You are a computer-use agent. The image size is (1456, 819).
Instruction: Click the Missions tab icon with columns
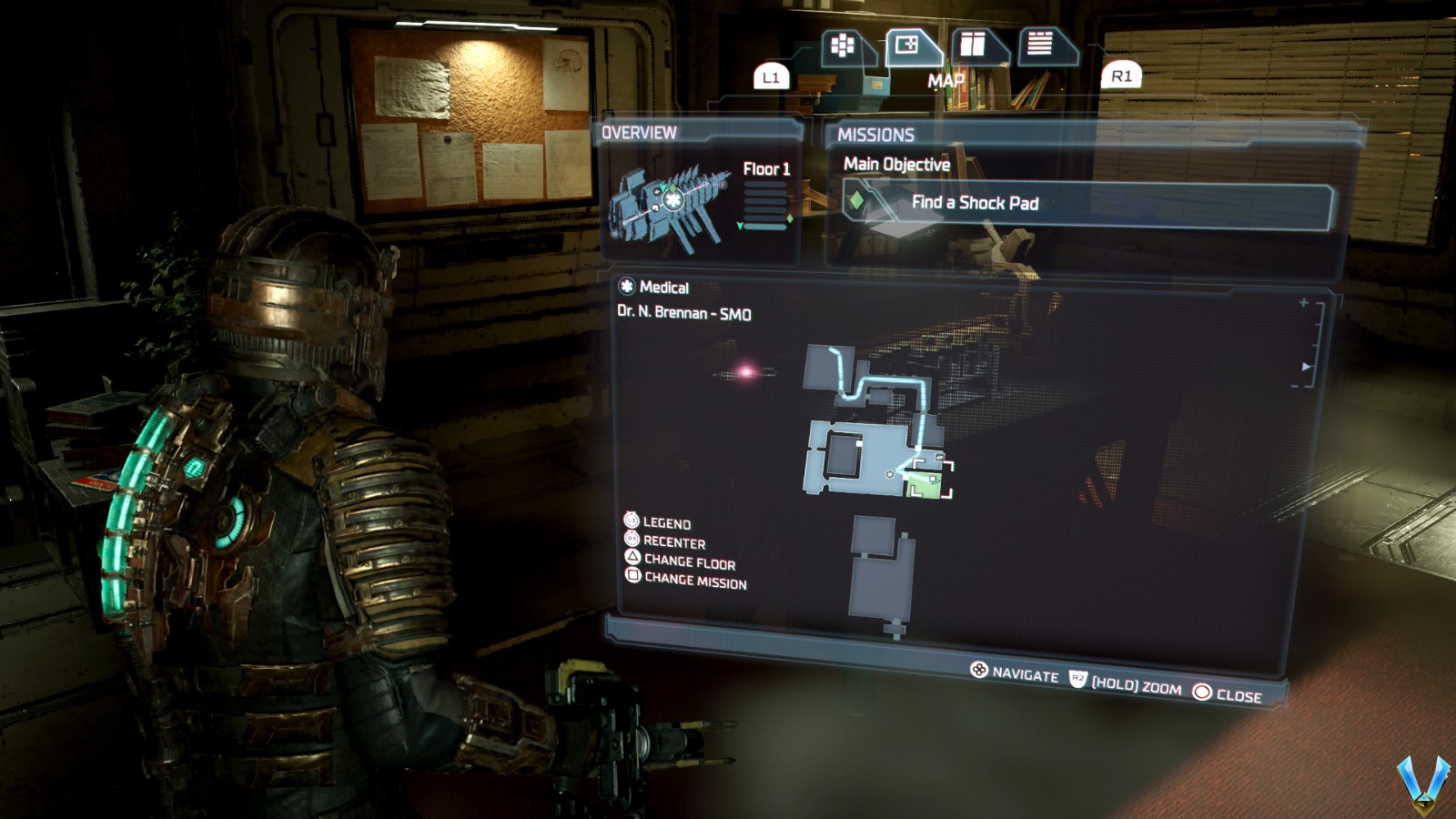973,44
